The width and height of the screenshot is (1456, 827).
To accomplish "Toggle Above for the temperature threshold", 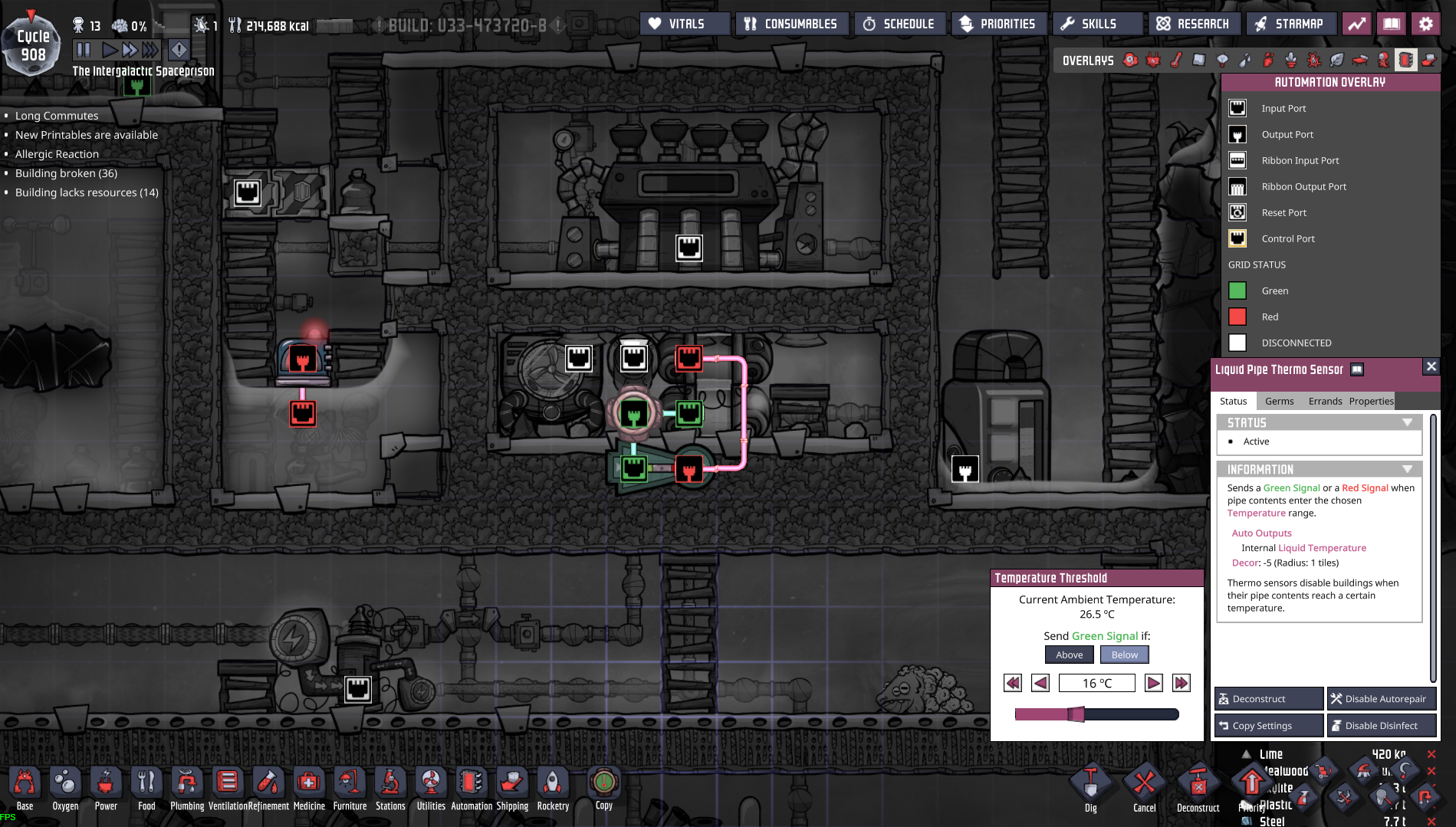I will pyautogui.click(x=1069, y=654).
